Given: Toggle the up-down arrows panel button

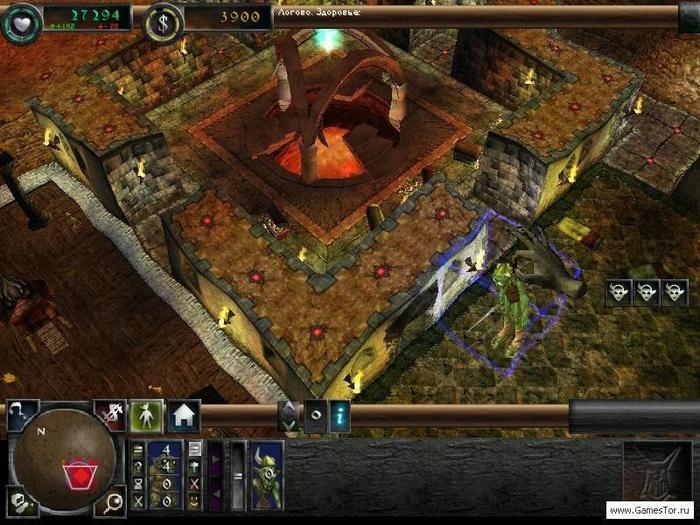Looking at the screenshot, I should (x=287, y=415).
